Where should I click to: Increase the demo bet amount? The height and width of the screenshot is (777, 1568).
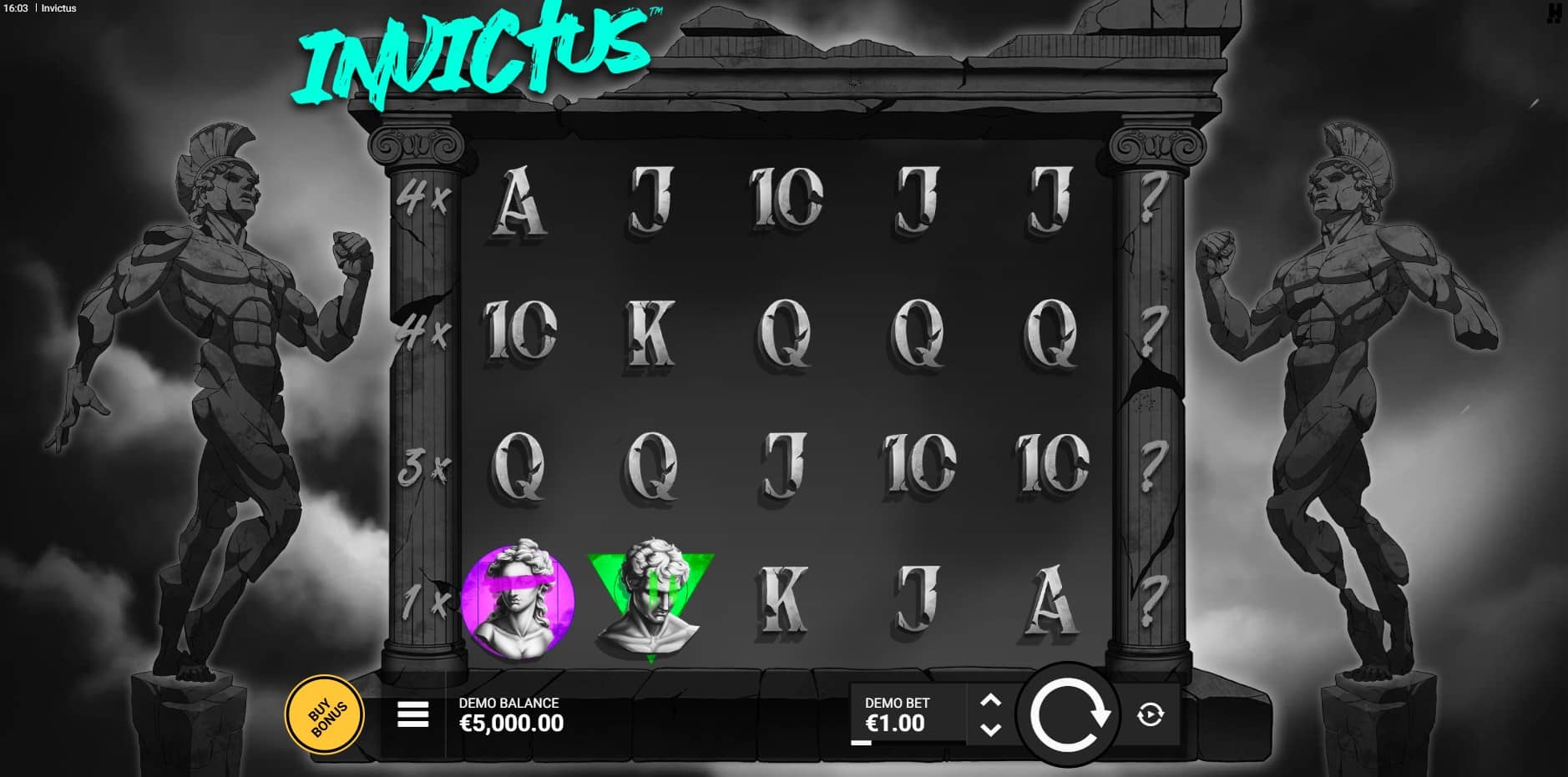[x=990, y=700]
